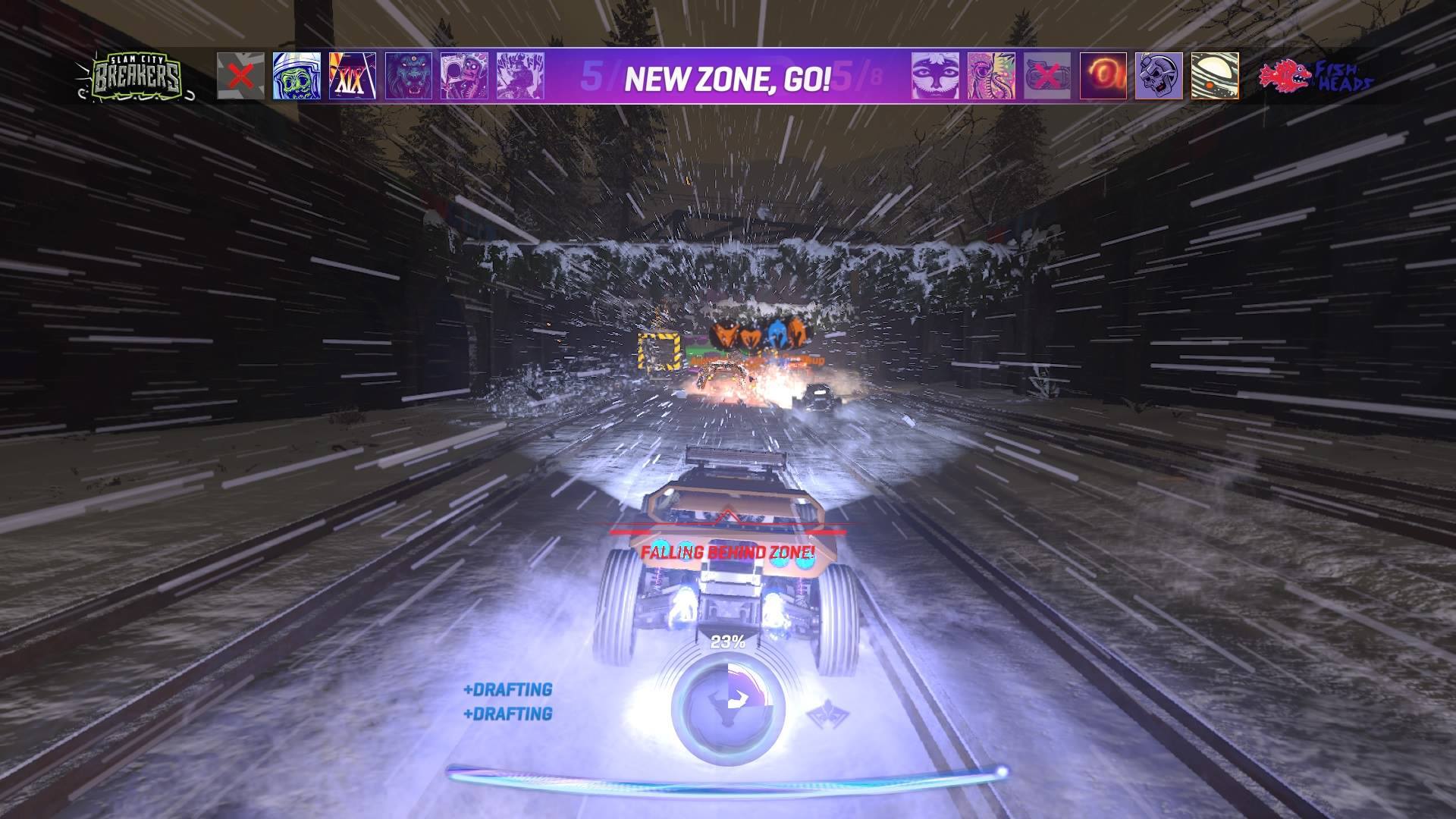
Task: Click the NEW ZONE, GO! banner
Action: 728,76
